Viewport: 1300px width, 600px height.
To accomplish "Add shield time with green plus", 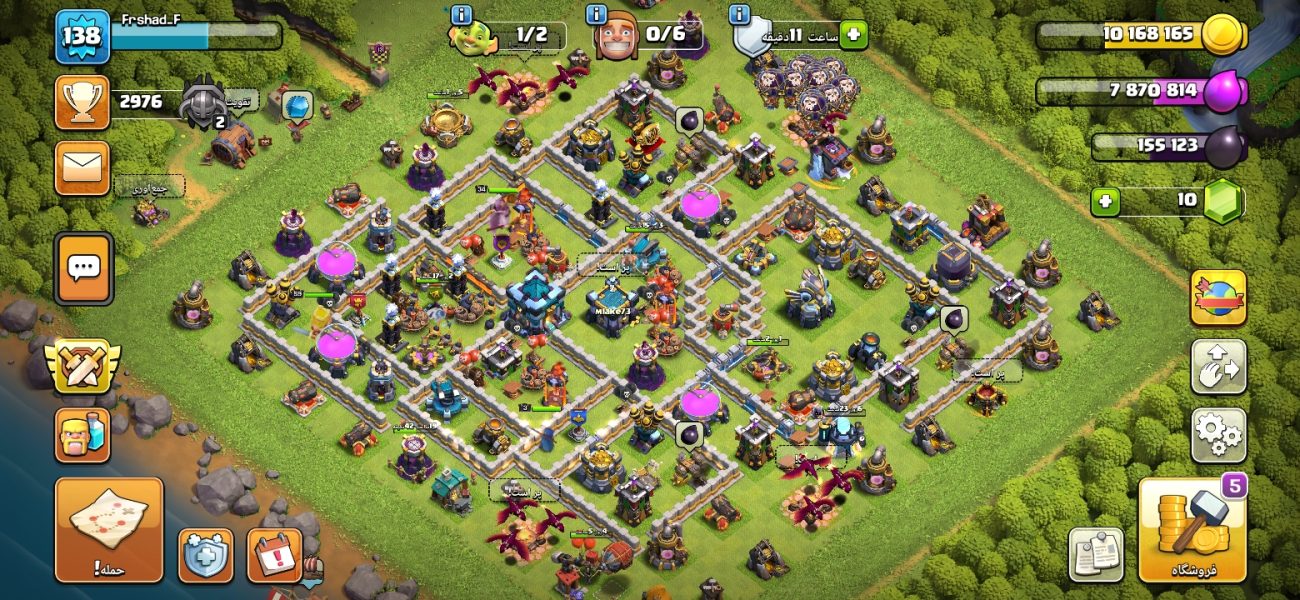I will pos(853,35).
